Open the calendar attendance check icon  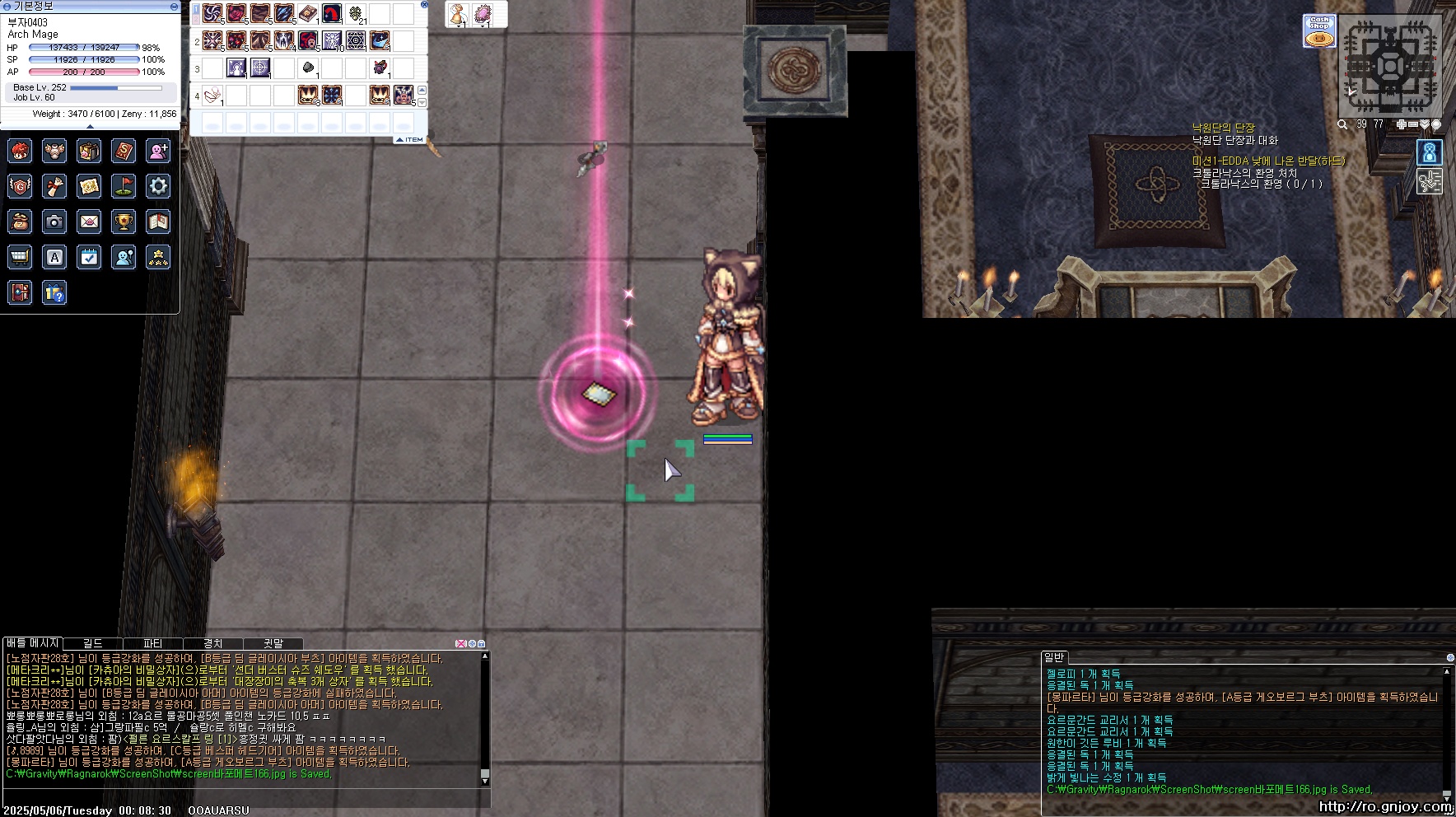point(89,257)
